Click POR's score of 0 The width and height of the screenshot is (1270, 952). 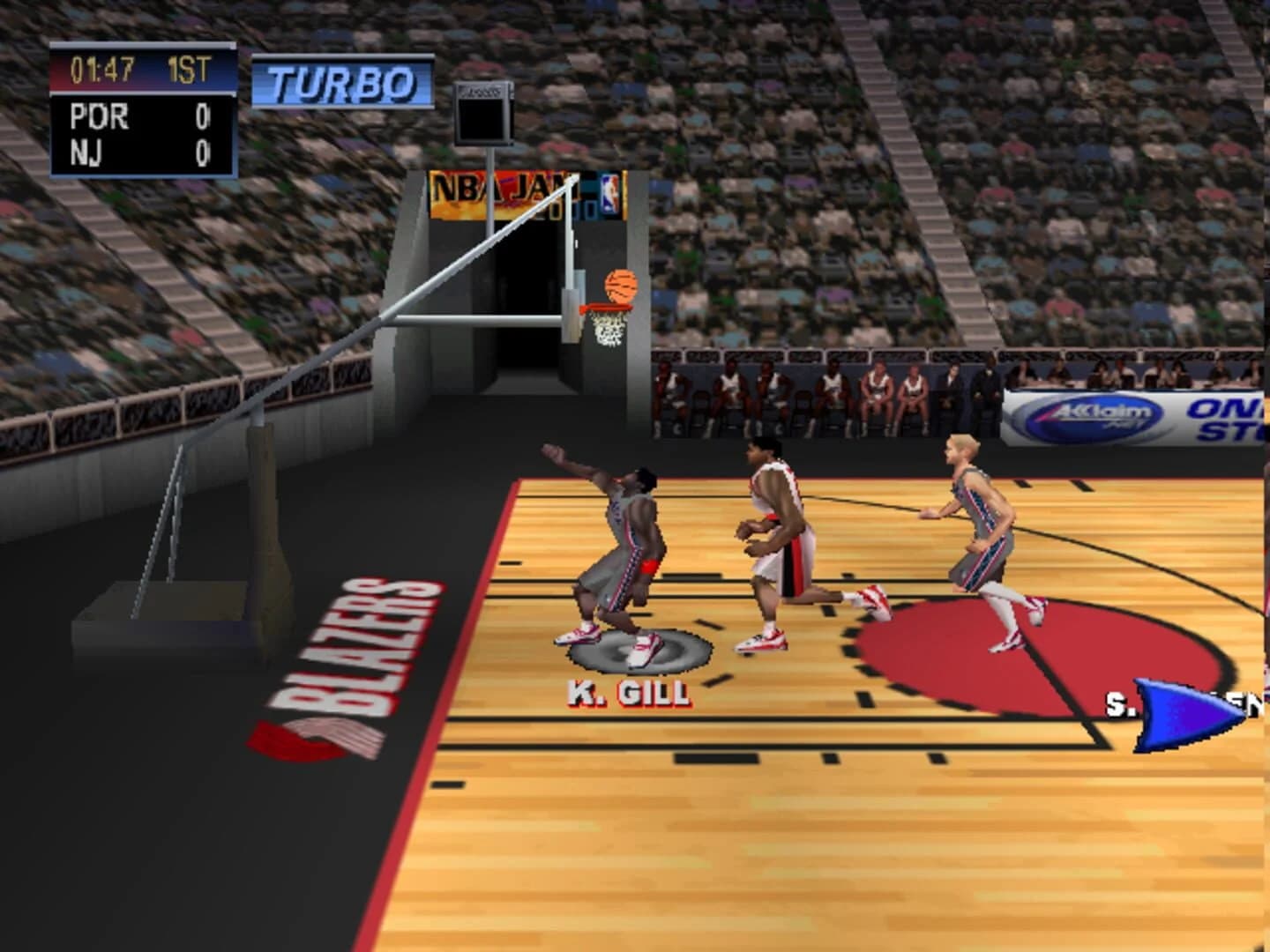(x=203, y=113)
